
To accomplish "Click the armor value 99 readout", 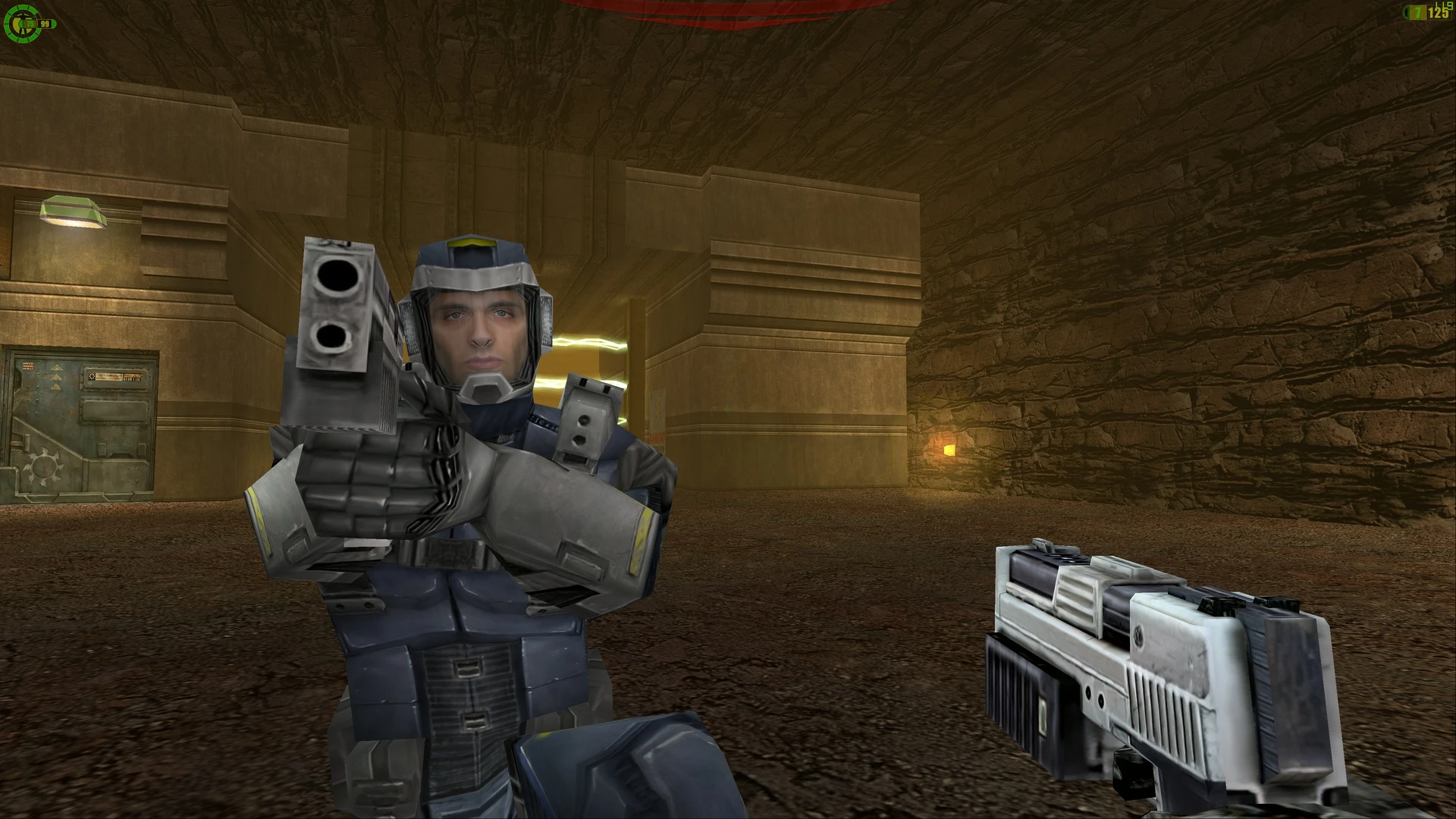I will [44, 24].
